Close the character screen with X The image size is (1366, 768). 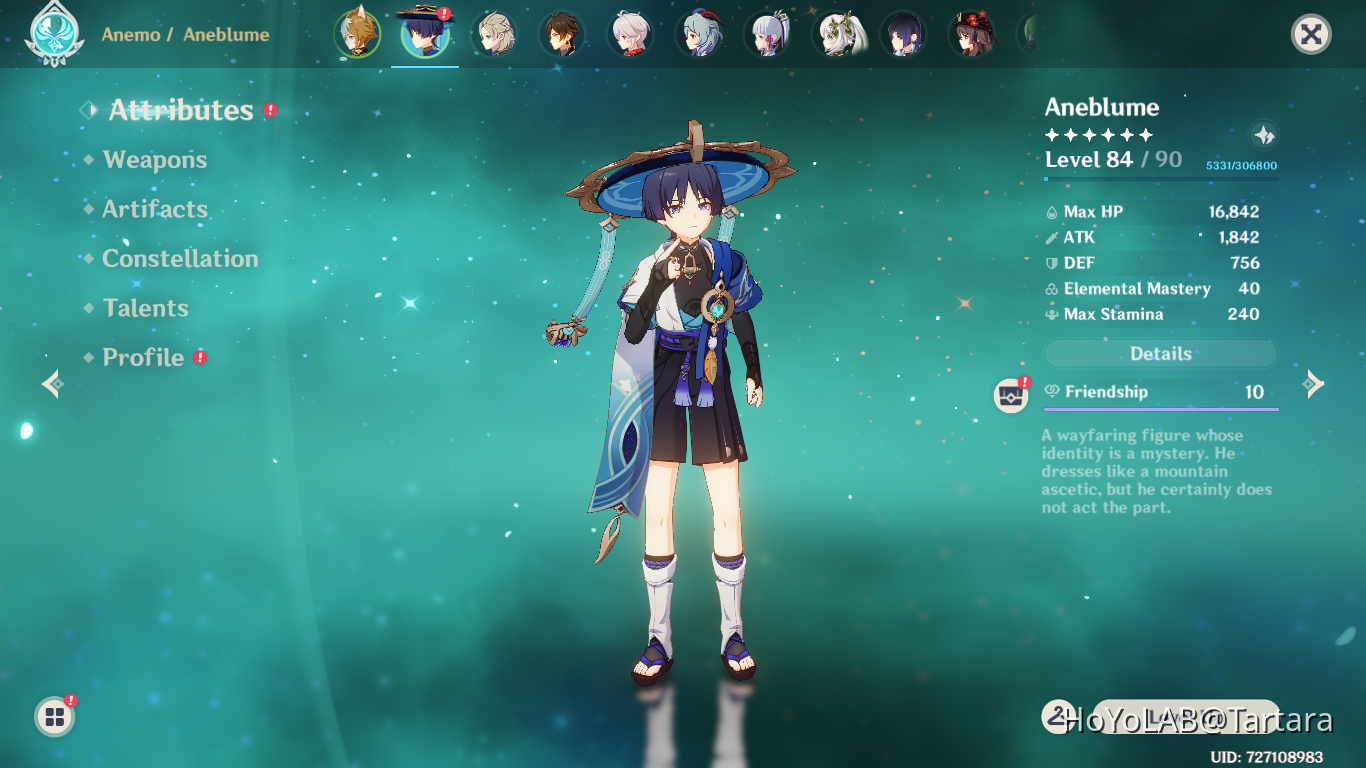(x=1311, y=35)
